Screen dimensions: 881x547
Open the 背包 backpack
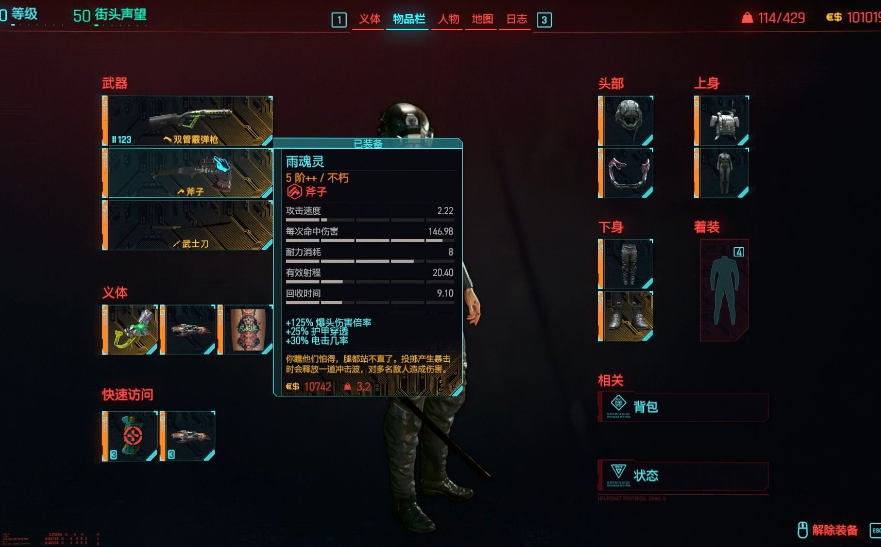coord(684,407)
